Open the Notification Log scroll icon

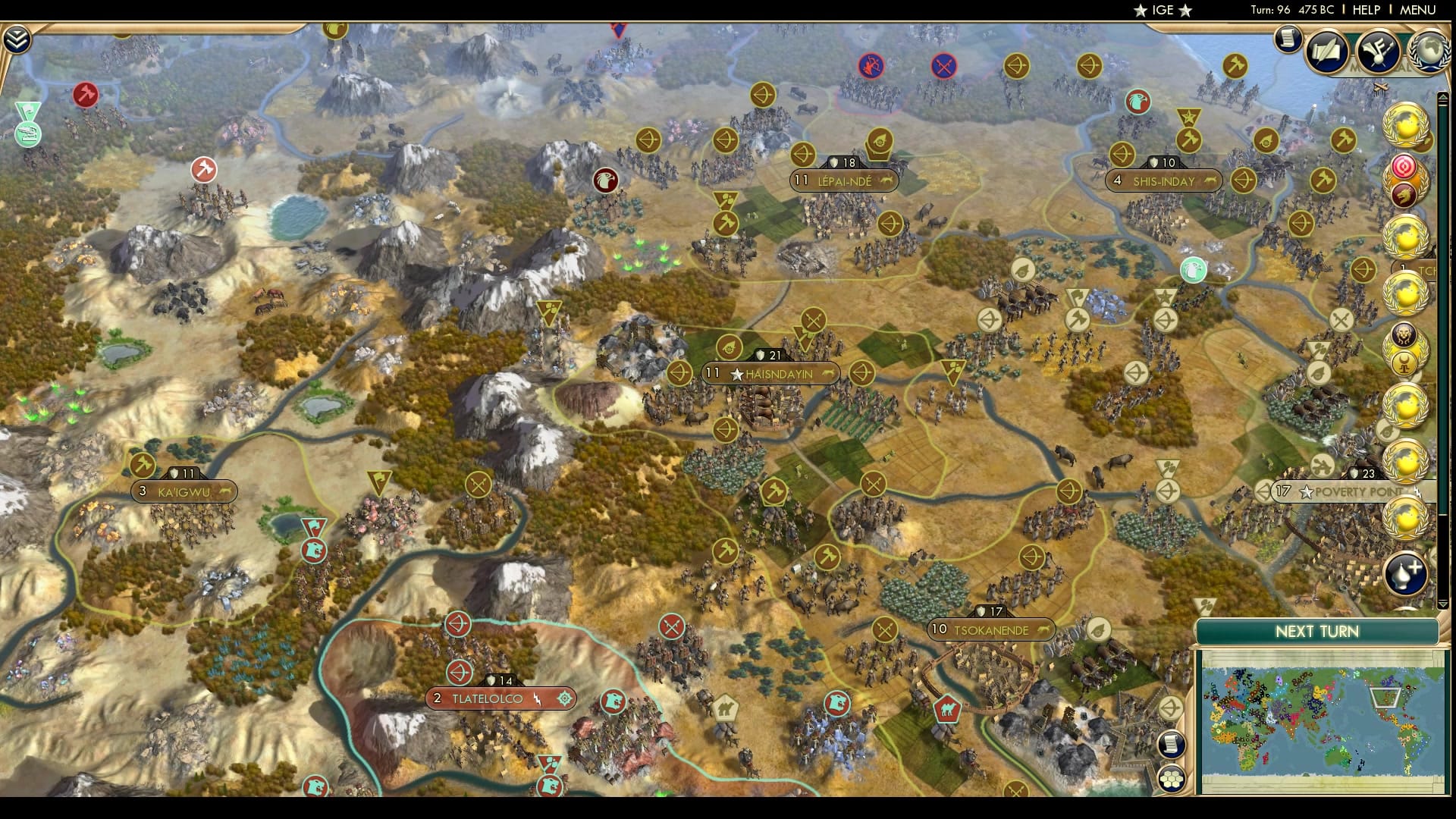1286,40
